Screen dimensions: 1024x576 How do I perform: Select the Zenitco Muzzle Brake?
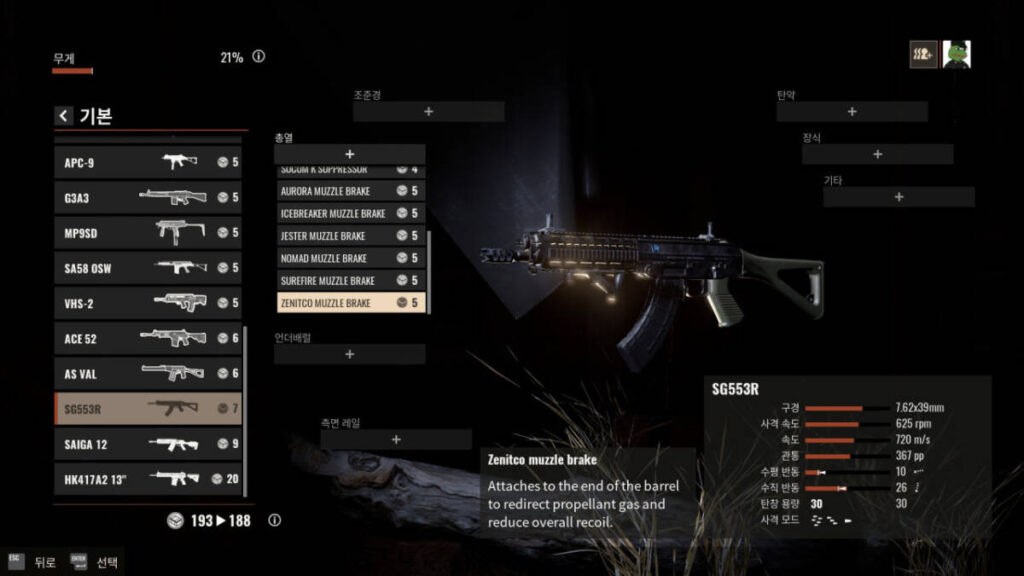[350, 302]
